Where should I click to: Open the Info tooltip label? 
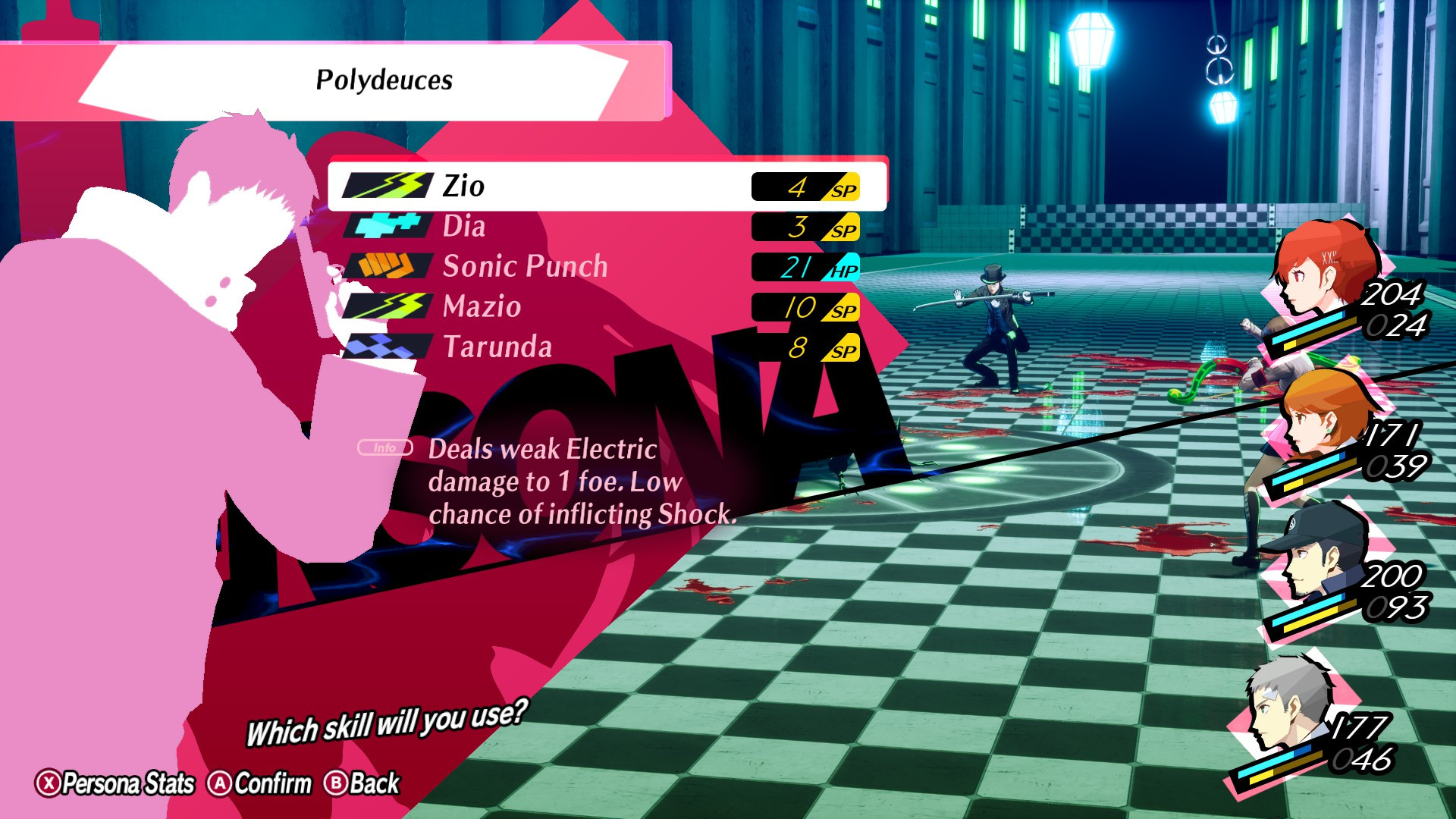tap(385, 447)
